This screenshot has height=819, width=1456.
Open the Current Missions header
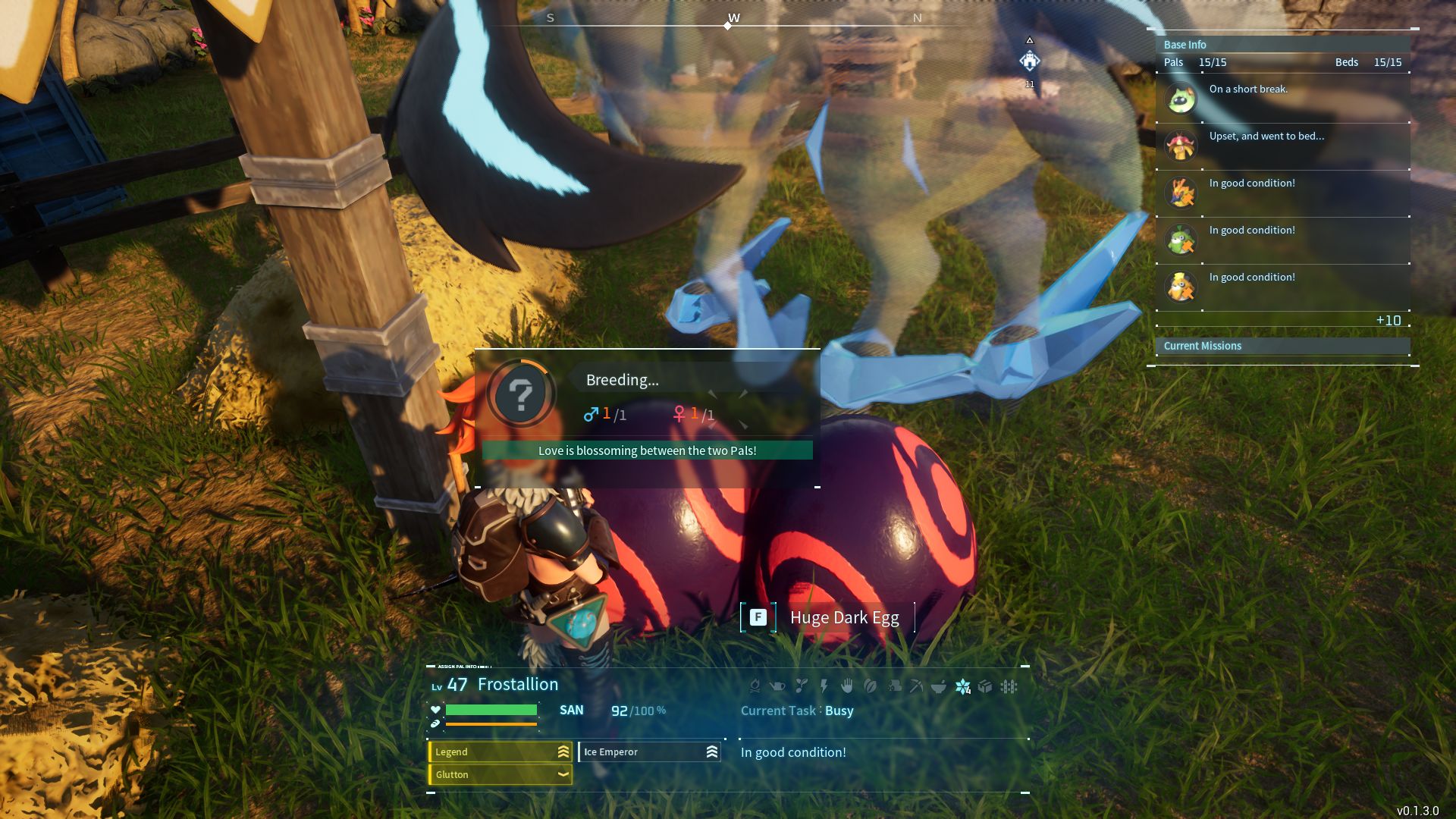1202,346
